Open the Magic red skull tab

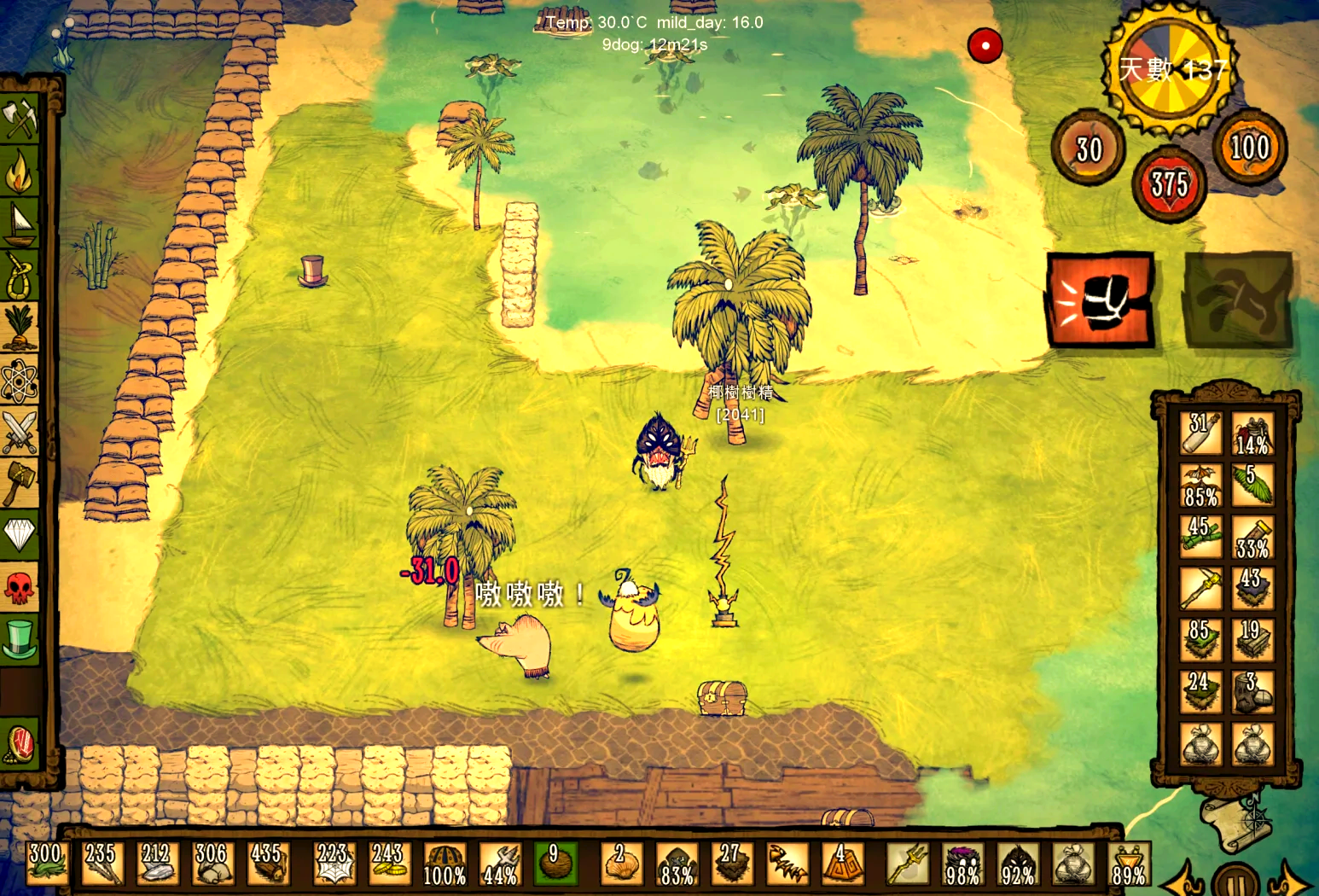pos(20,587)
